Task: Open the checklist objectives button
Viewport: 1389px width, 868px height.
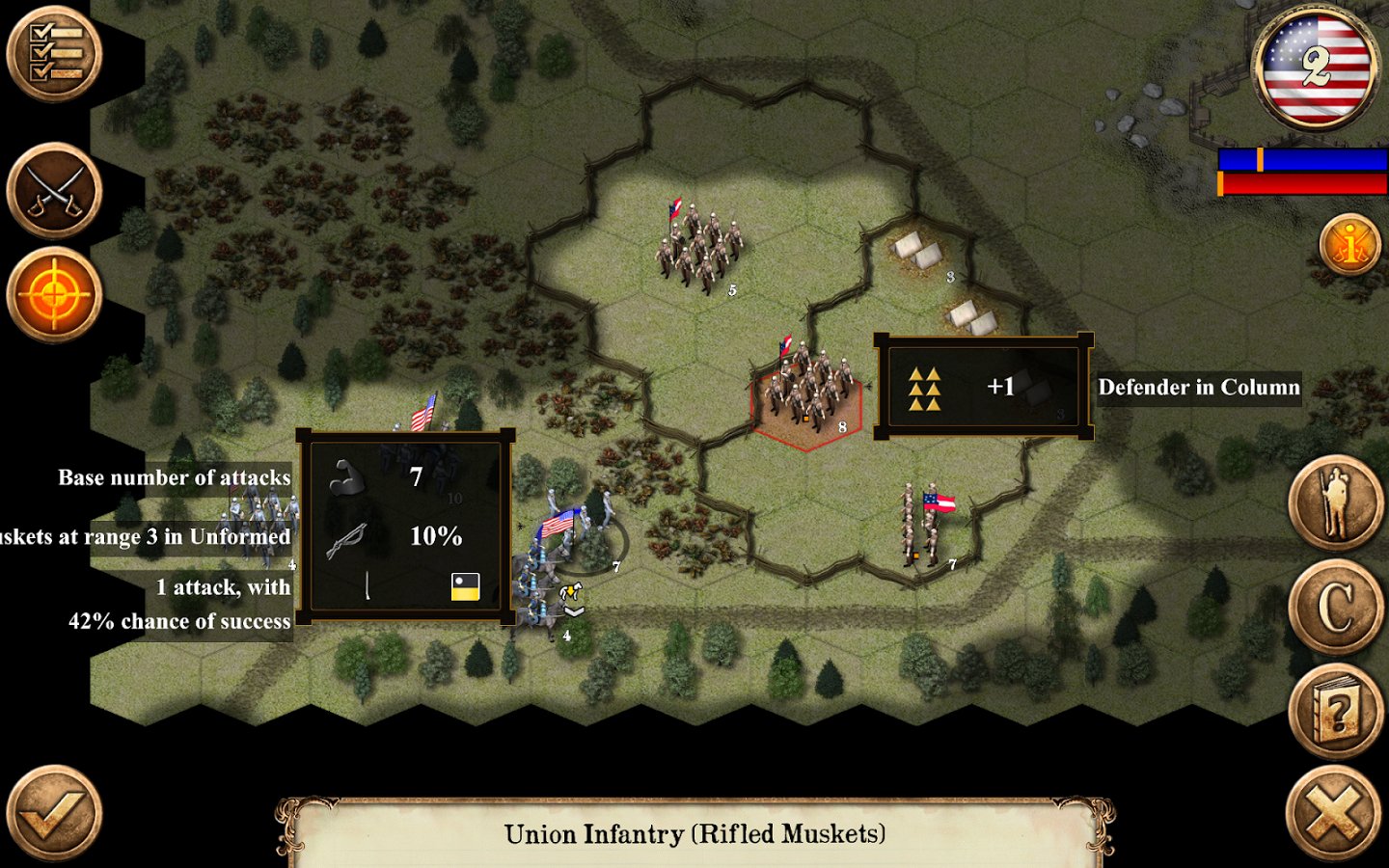Action: [54, 54]
